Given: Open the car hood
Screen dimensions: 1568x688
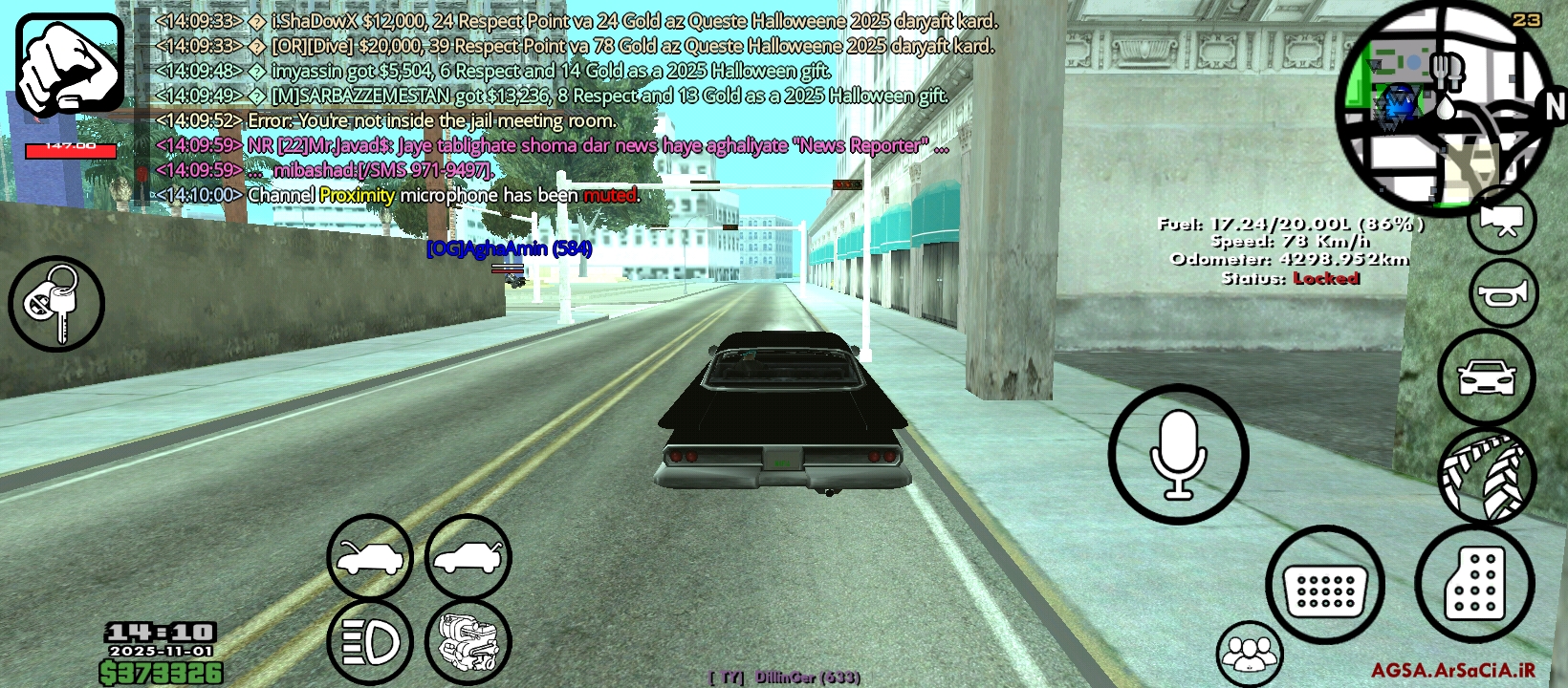Looking at the screenshot, I should [x=370, y=558].
